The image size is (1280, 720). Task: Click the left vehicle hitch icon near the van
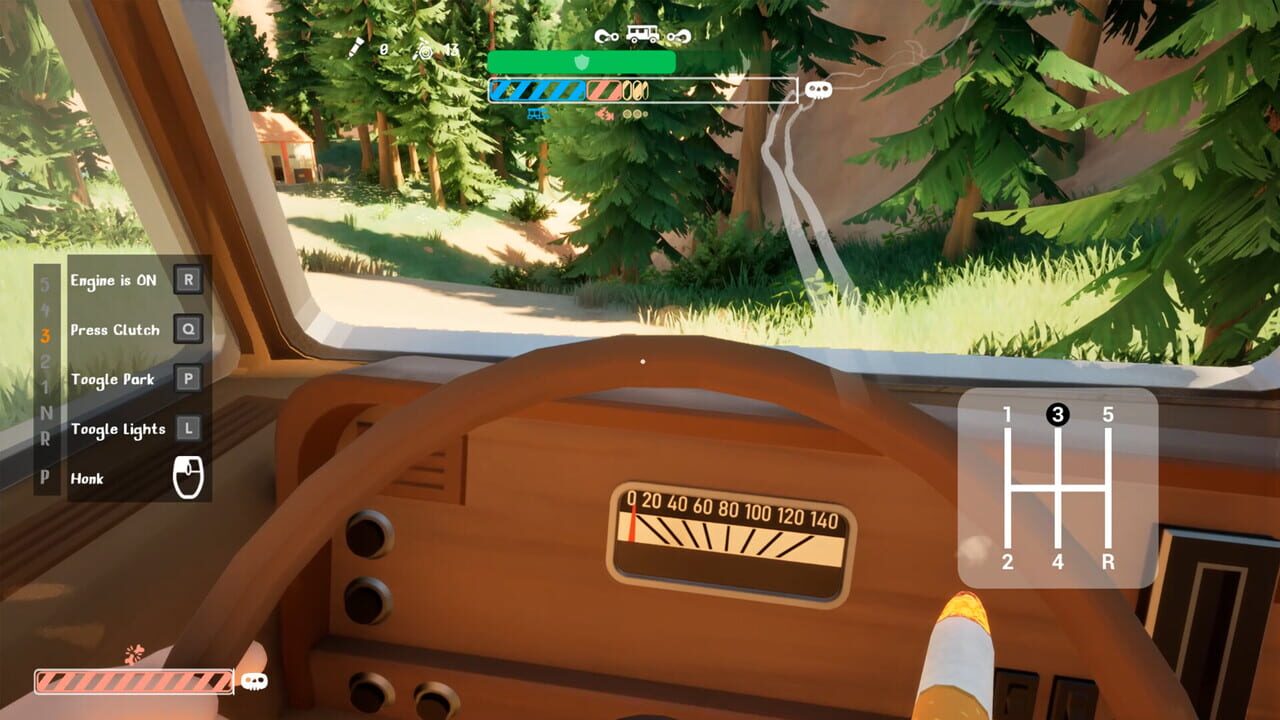tap(605, 36)
